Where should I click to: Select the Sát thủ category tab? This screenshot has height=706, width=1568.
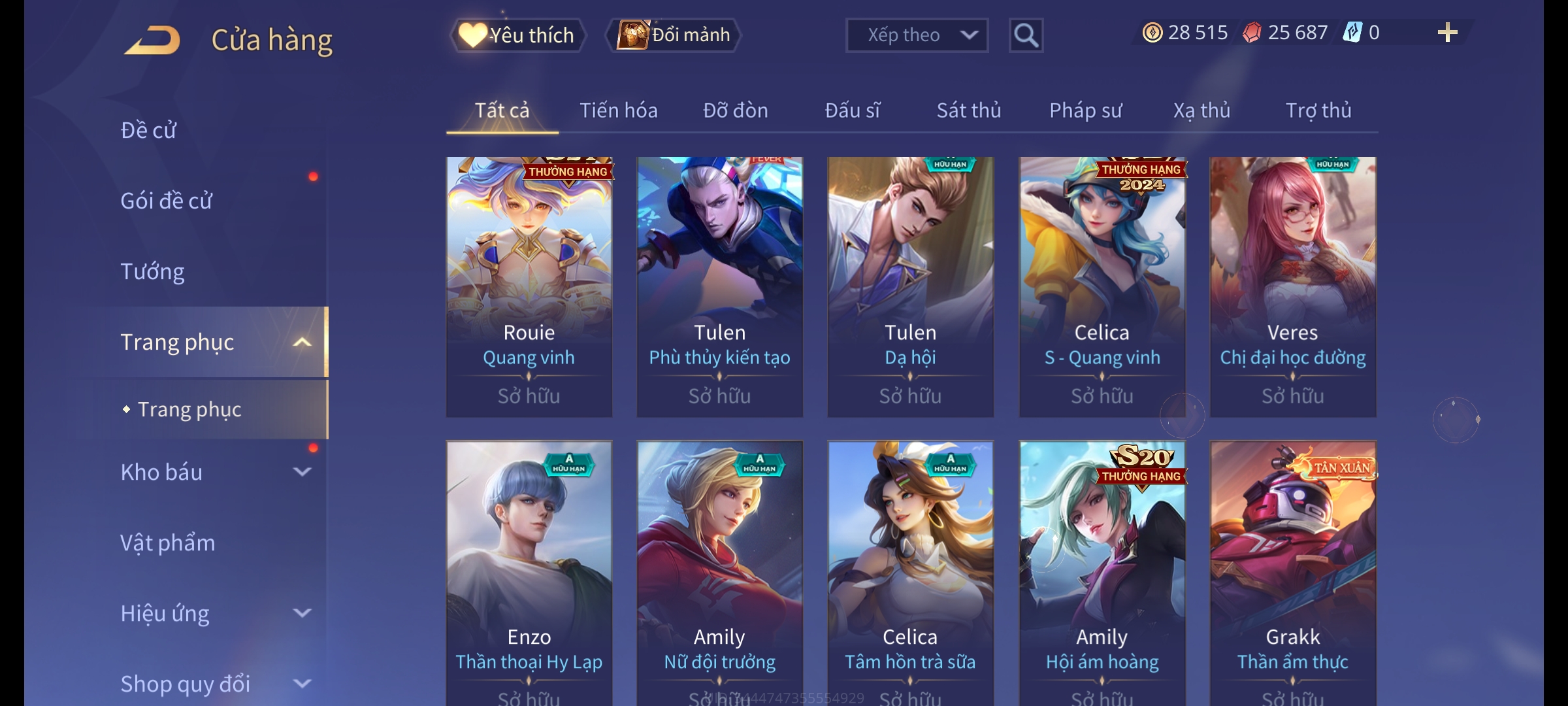(968, 110)
